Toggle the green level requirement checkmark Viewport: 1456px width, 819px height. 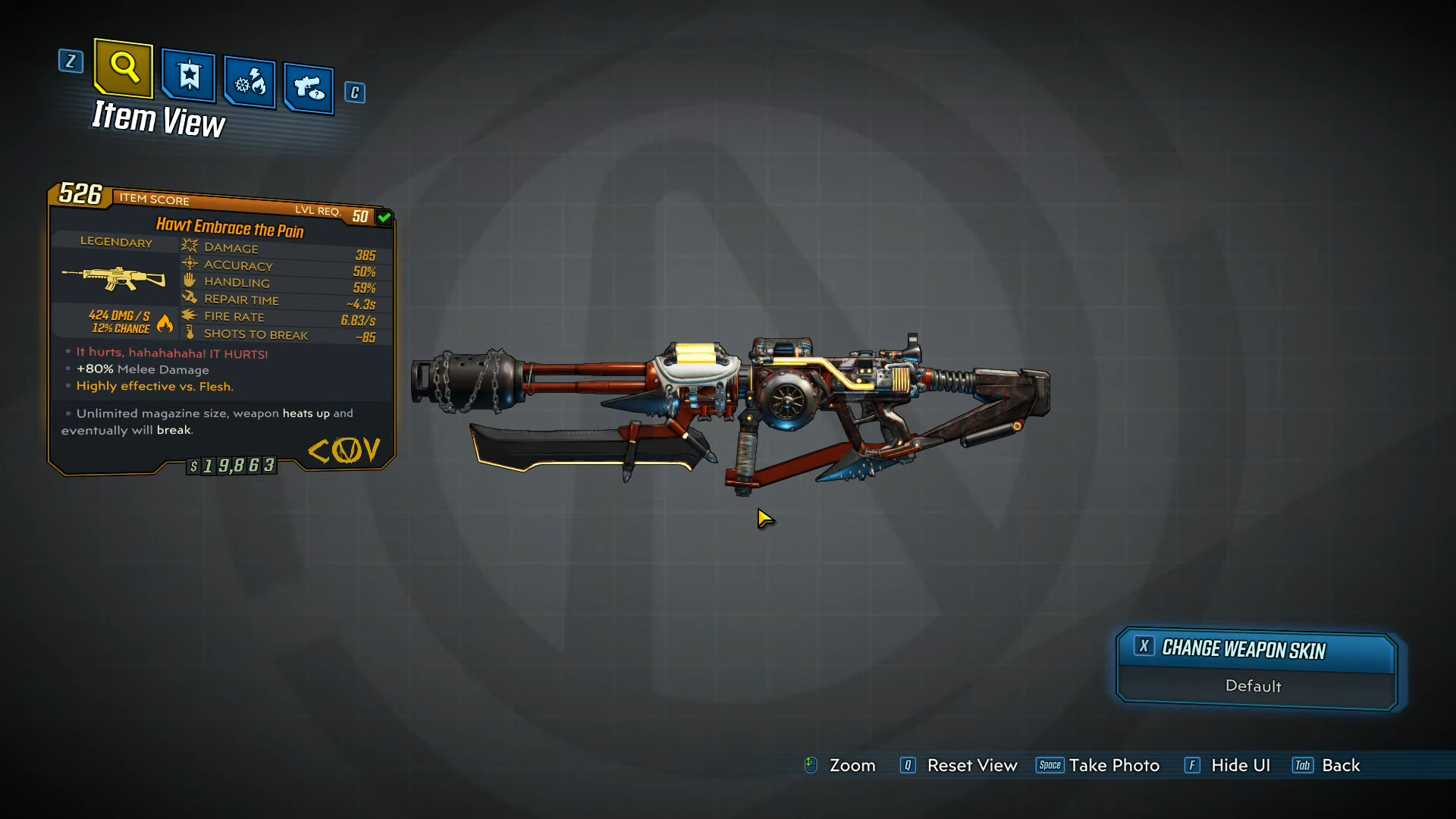[384, 217]
